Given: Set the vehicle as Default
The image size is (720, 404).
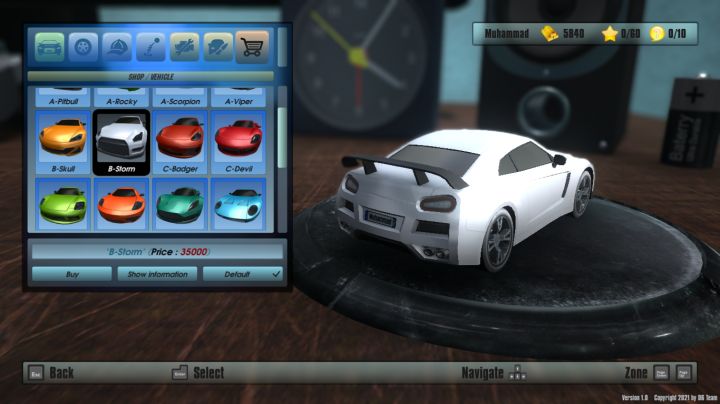Looking at the screenshot, I should pos(243,273).
